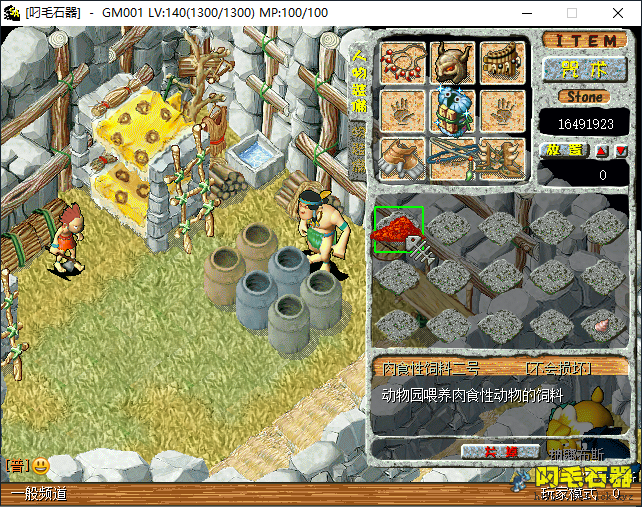Select the fanged belt equipment slot

click(x=503, y=61)
